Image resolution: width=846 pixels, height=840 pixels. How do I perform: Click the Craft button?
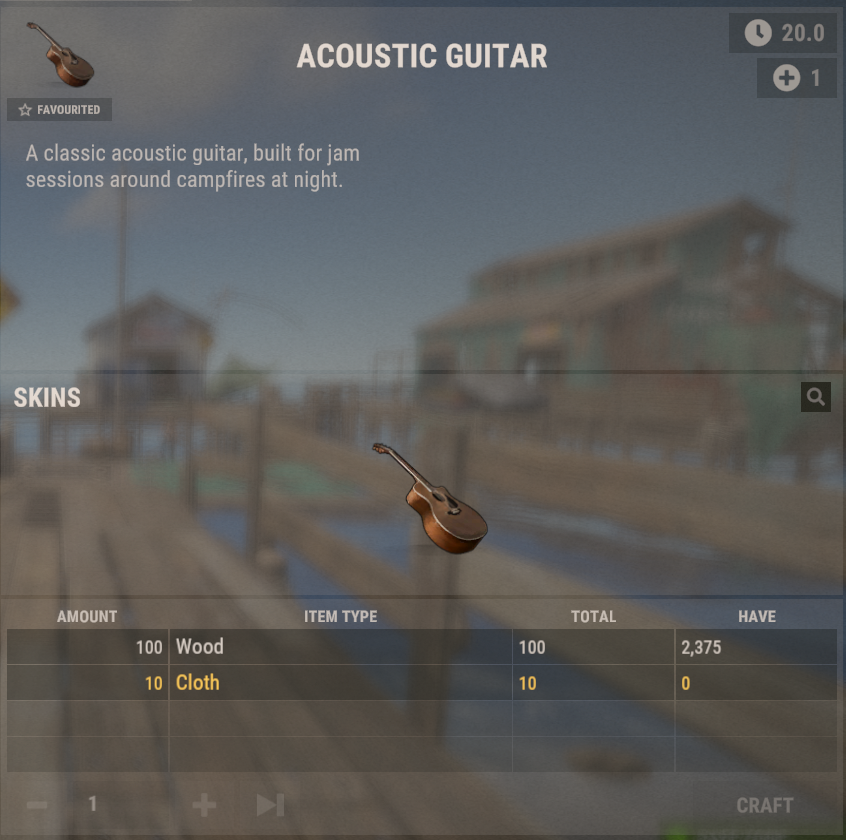click(765, 805)
